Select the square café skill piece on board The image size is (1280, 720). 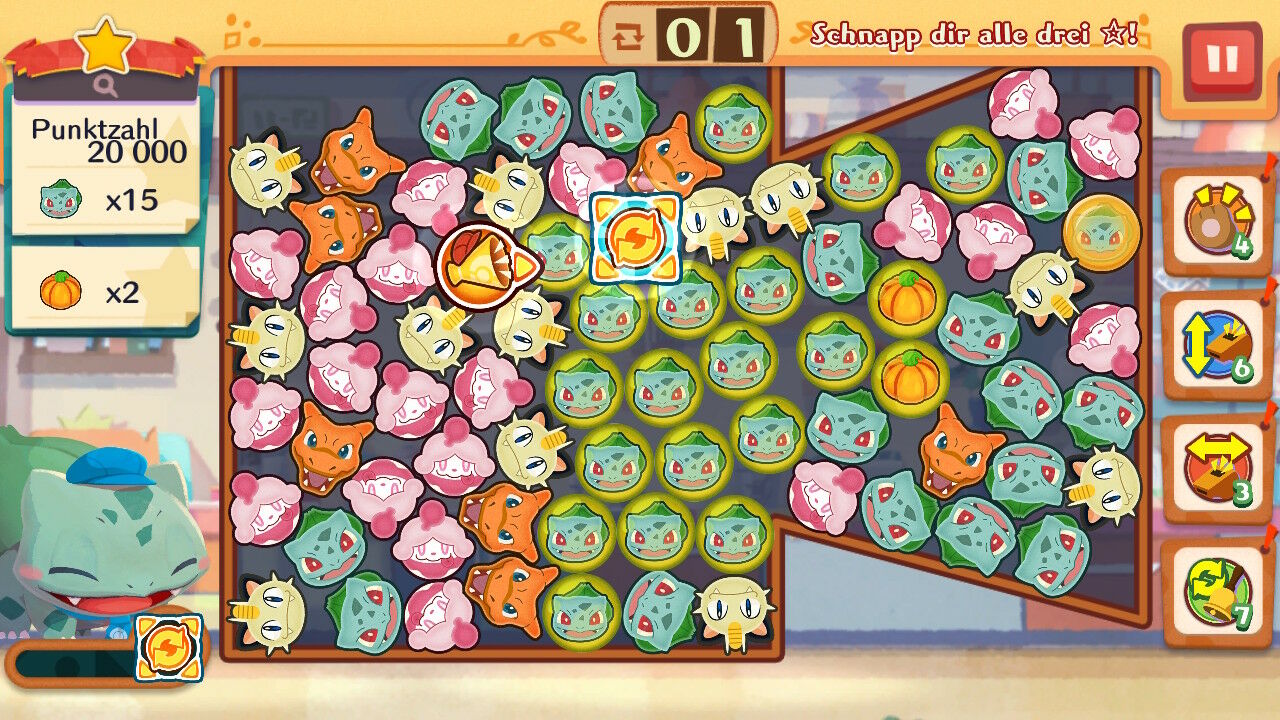coord(635,238)
